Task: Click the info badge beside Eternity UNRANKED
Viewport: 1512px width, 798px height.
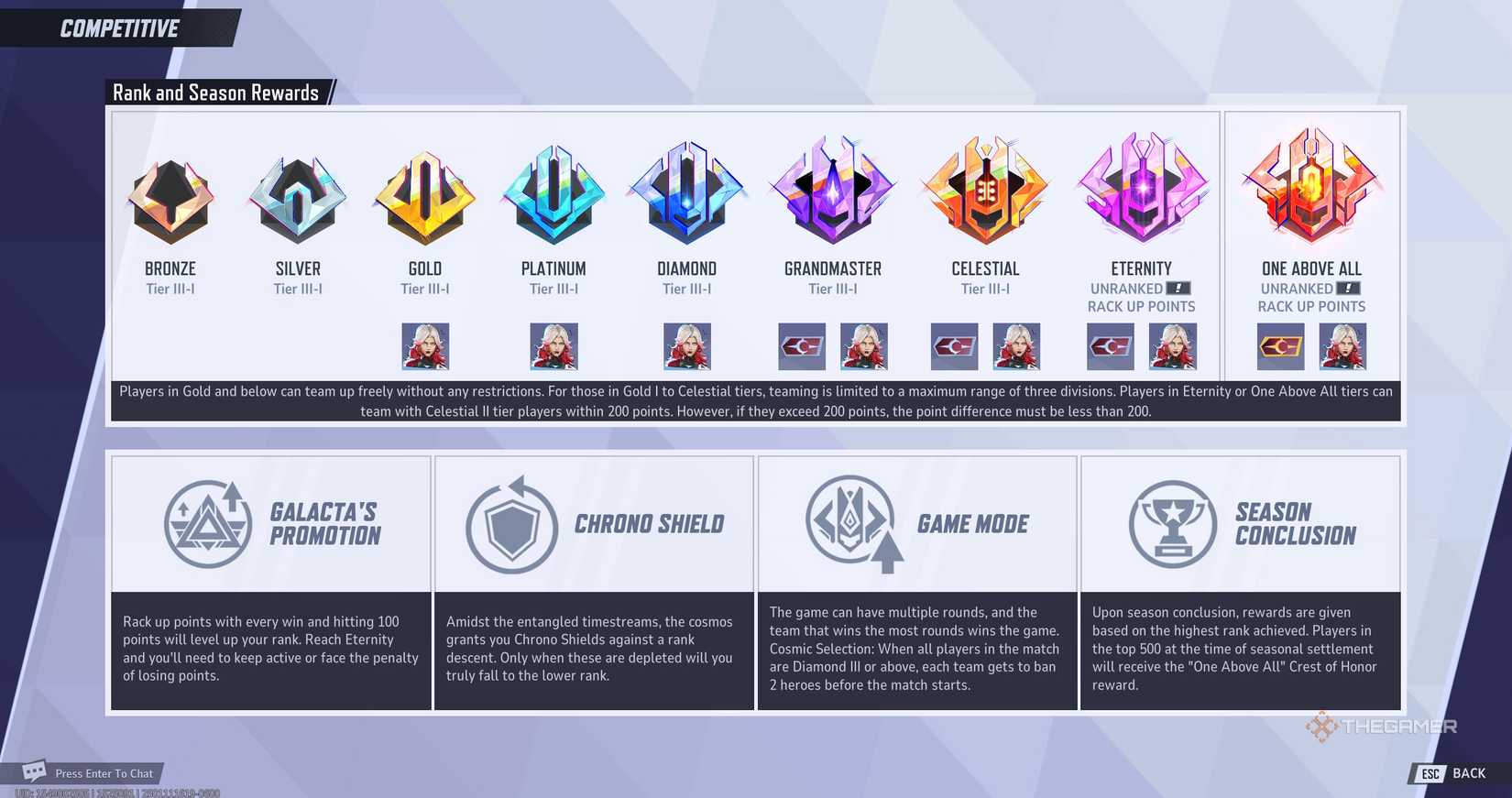Action: point(1180,288)
